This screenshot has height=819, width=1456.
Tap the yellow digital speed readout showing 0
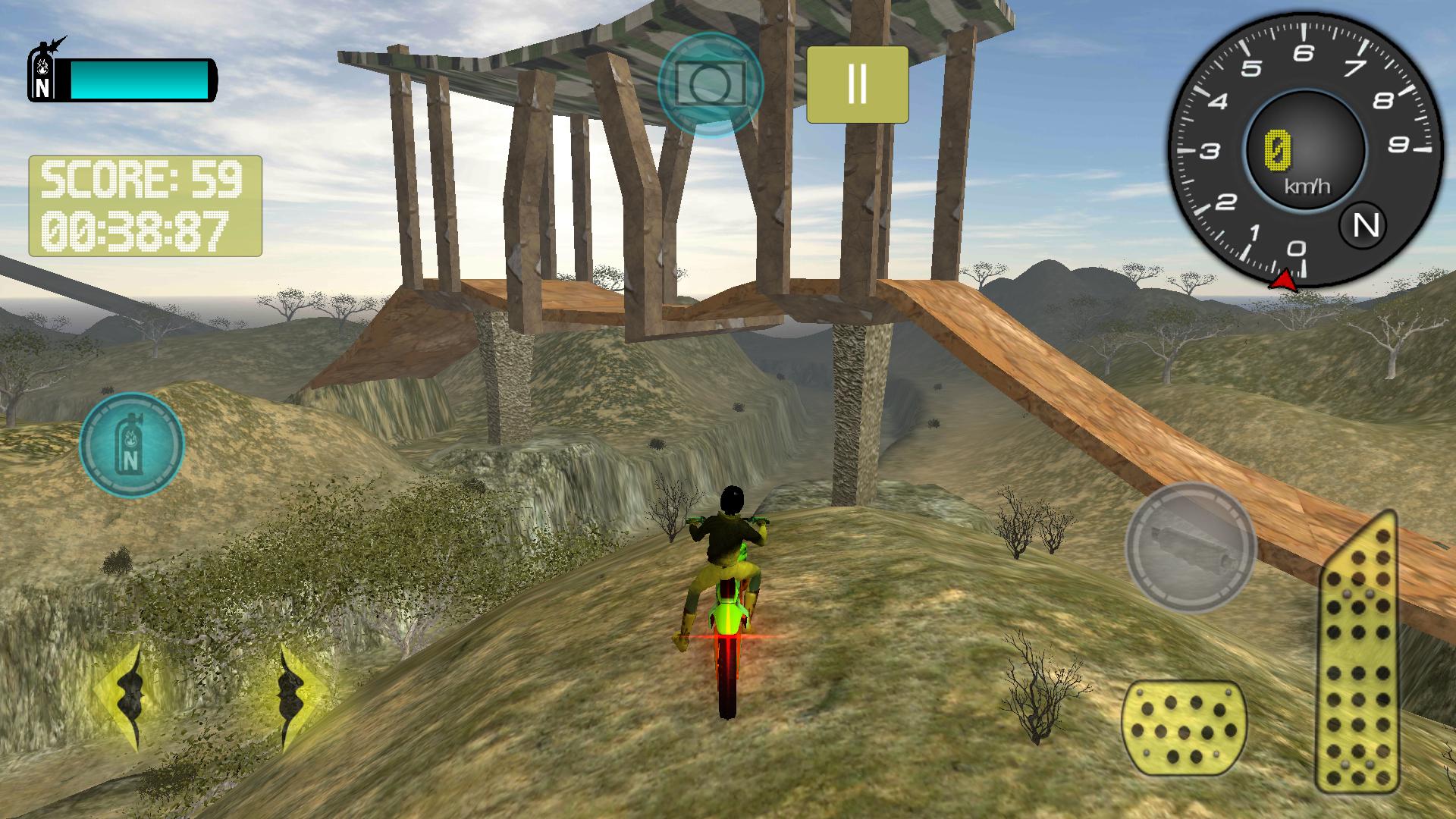click(1279, 149)
